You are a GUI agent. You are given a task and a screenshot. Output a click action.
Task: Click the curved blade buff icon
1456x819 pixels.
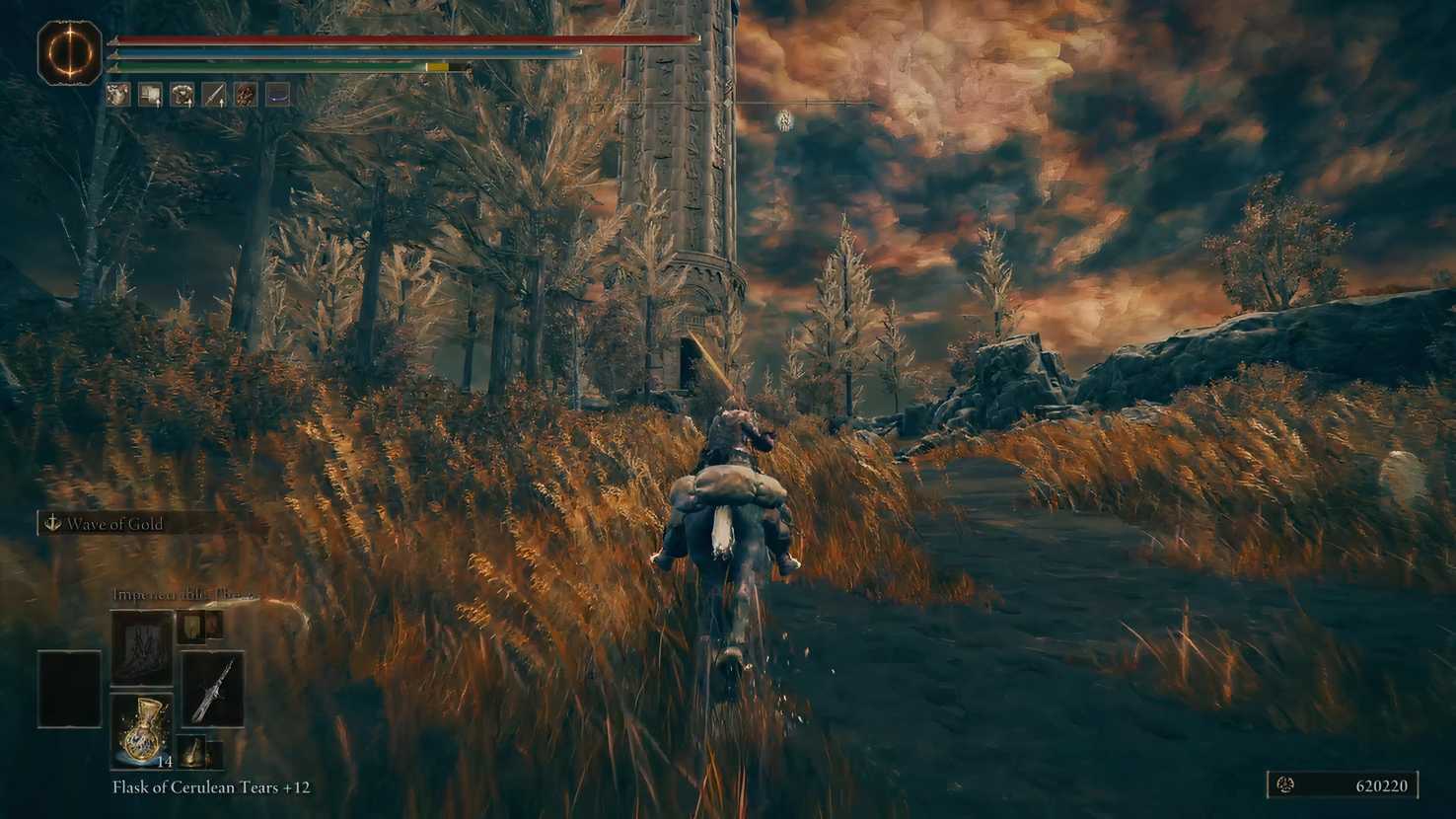pos(279,96)
